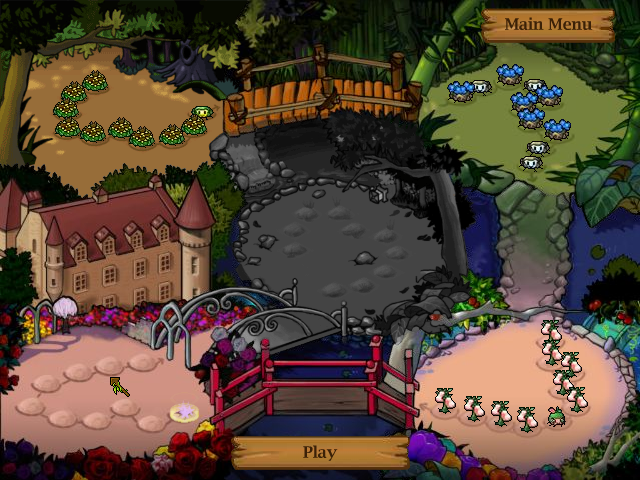
Task: Open the Main Menu
Action: [547, 25]
